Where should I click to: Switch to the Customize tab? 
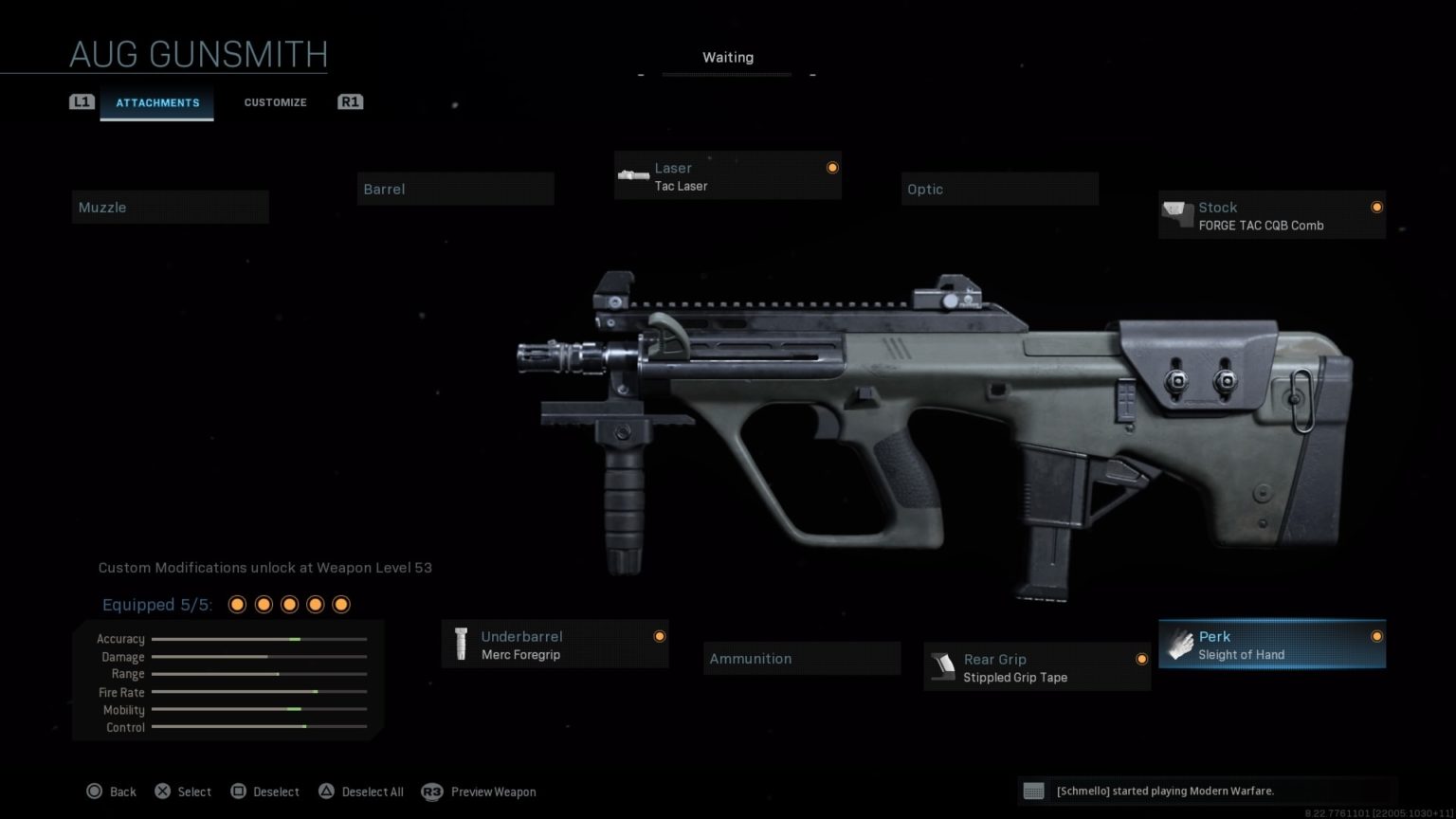tap(275, 102)
